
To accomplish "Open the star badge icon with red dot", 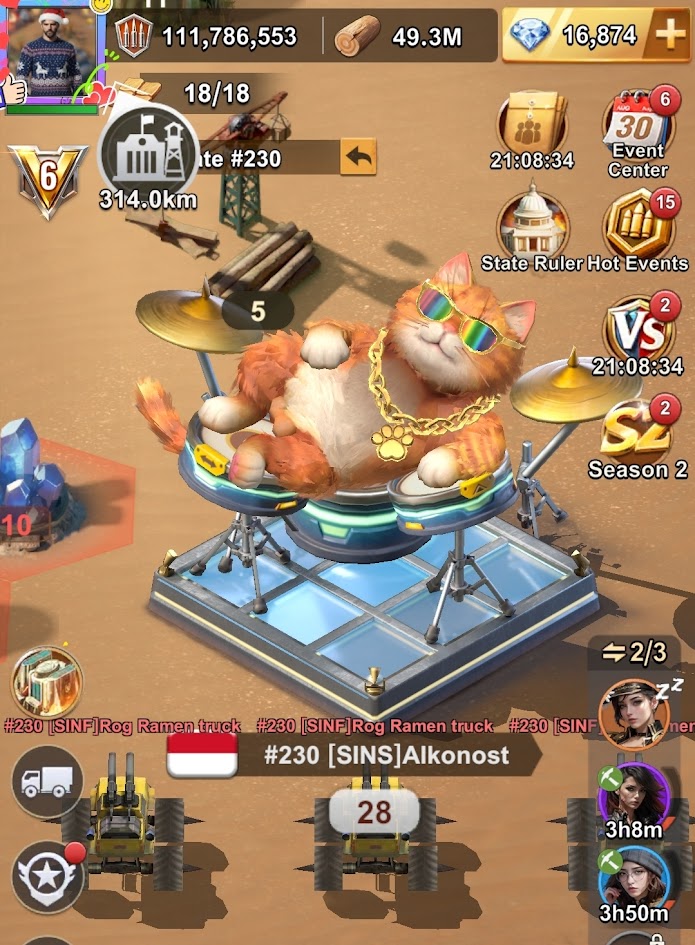I will click(x=46, y=876).
